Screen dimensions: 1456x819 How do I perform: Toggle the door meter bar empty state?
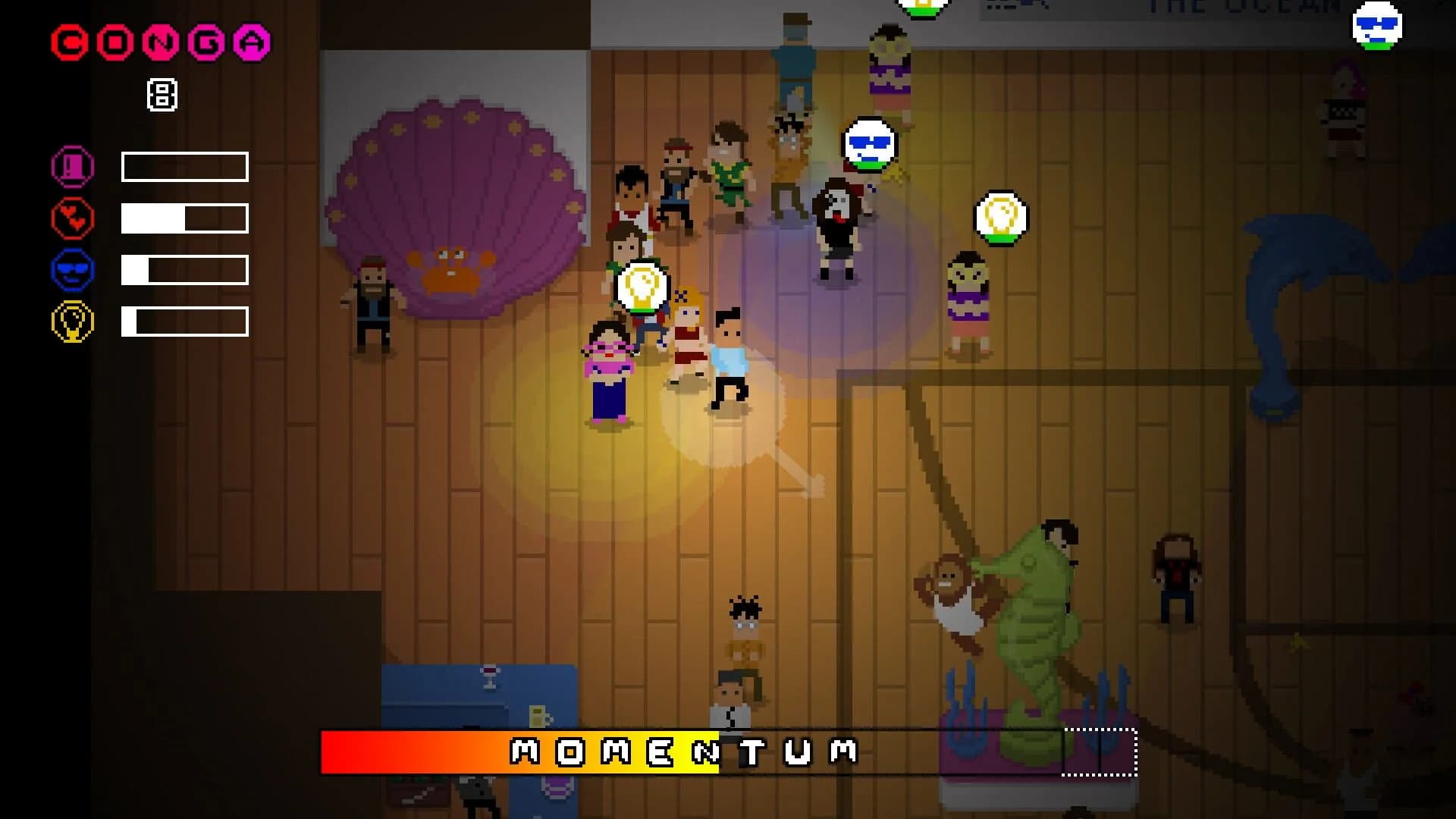pyautogui.click(x=184, y=168)
